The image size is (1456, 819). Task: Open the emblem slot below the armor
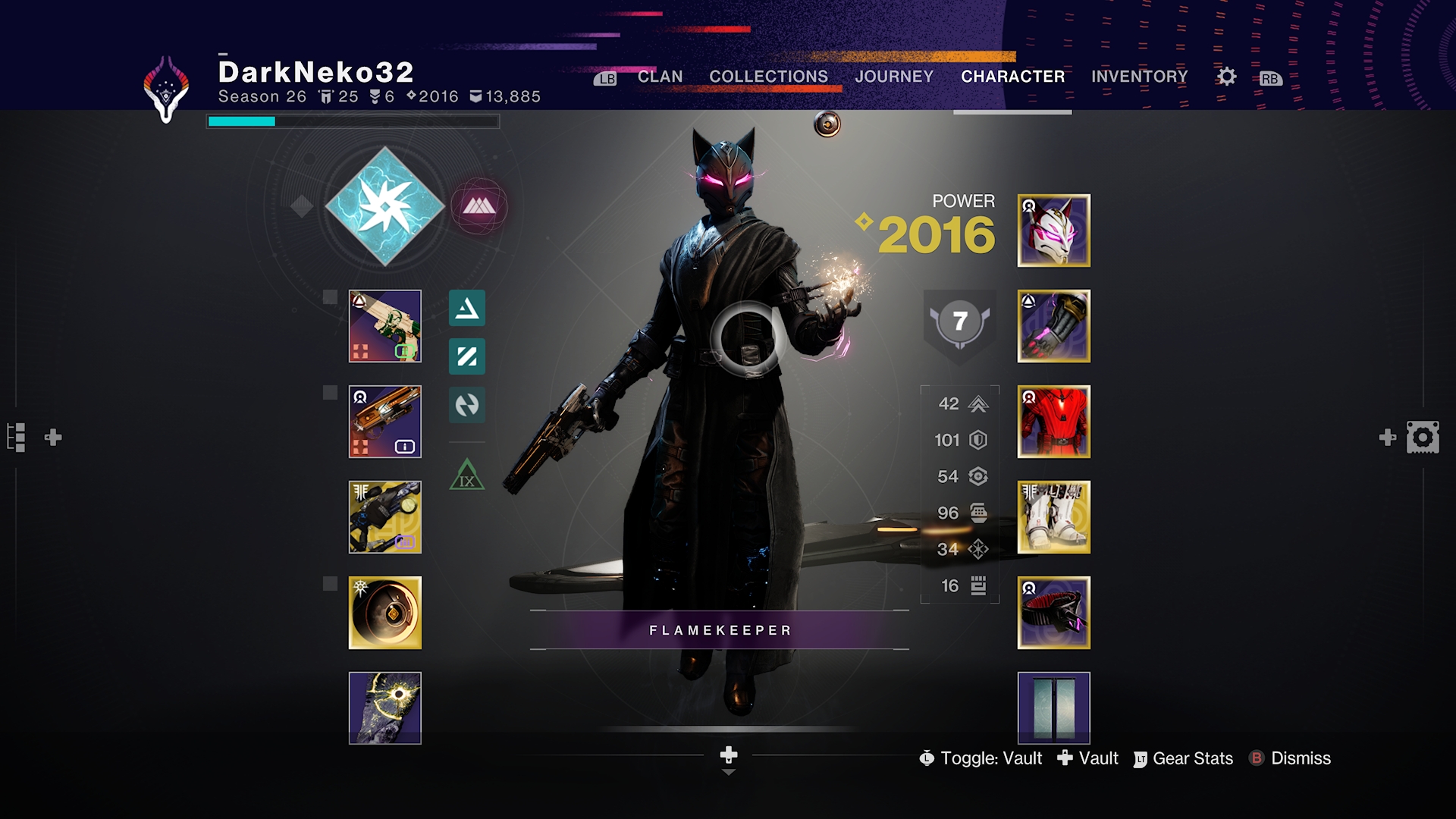tap(1053, 708)
